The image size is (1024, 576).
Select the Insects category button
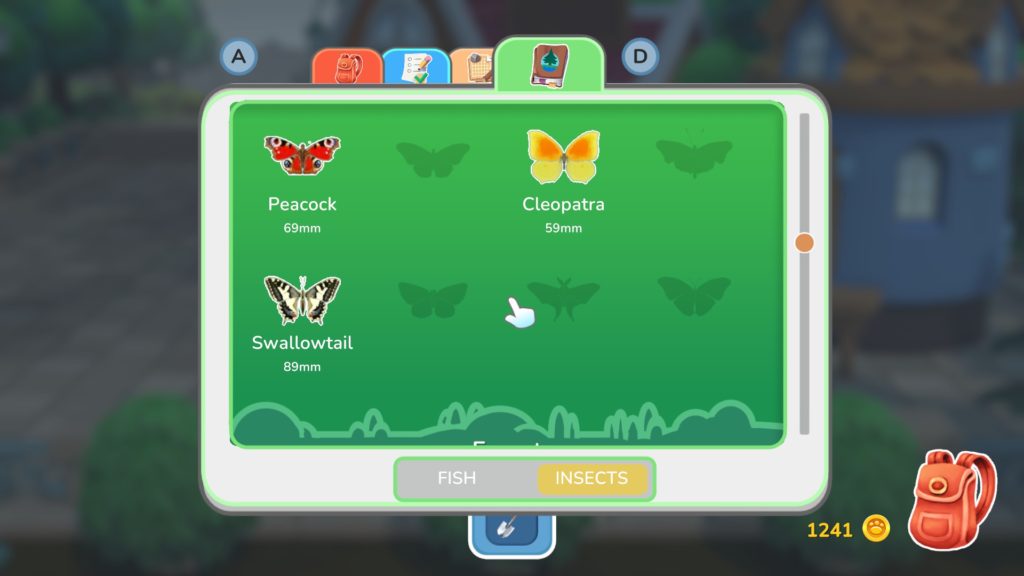(x=591, y=478)
